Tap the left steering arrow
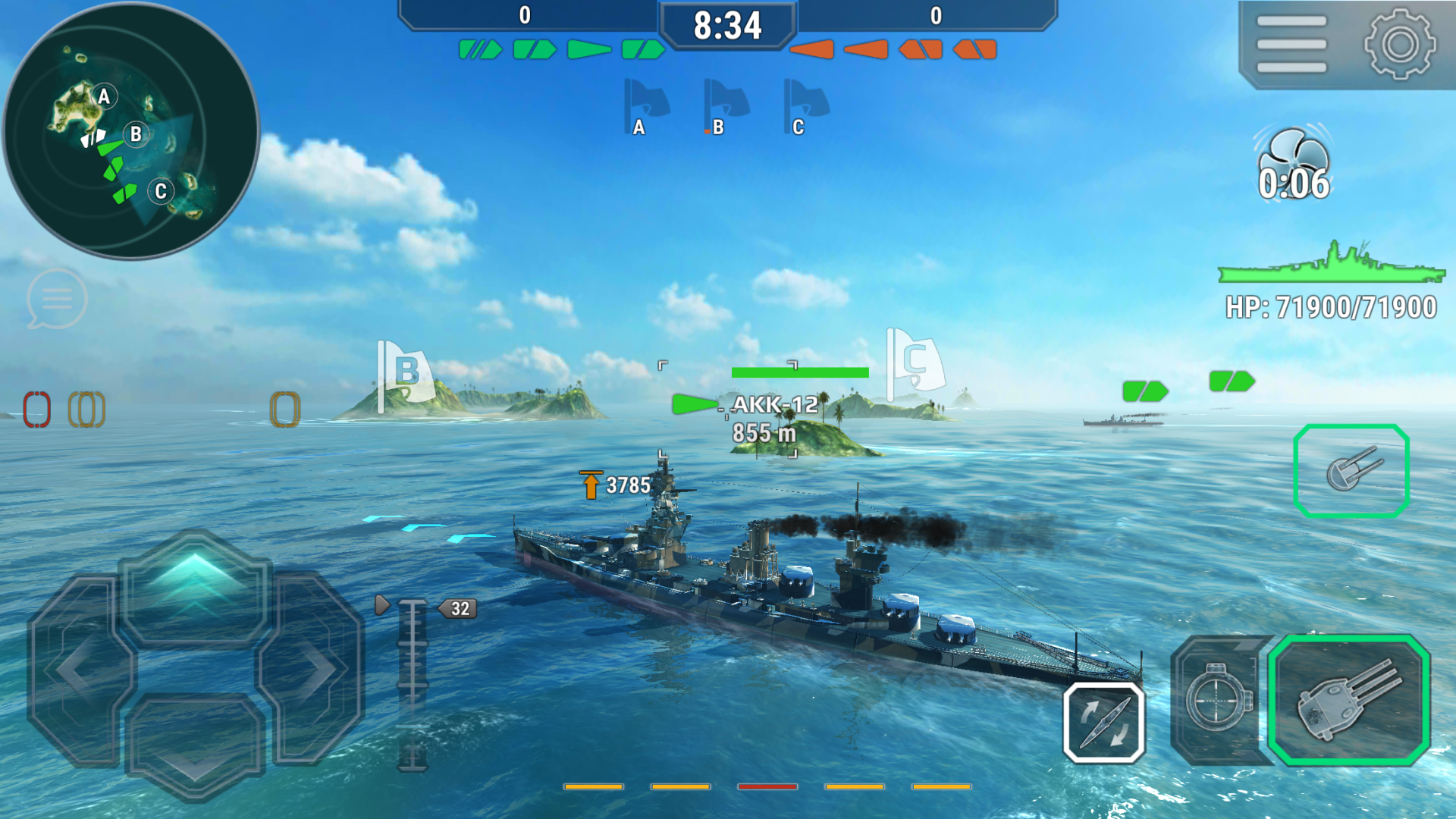The image size is (1456, 819). coord(76,667)
